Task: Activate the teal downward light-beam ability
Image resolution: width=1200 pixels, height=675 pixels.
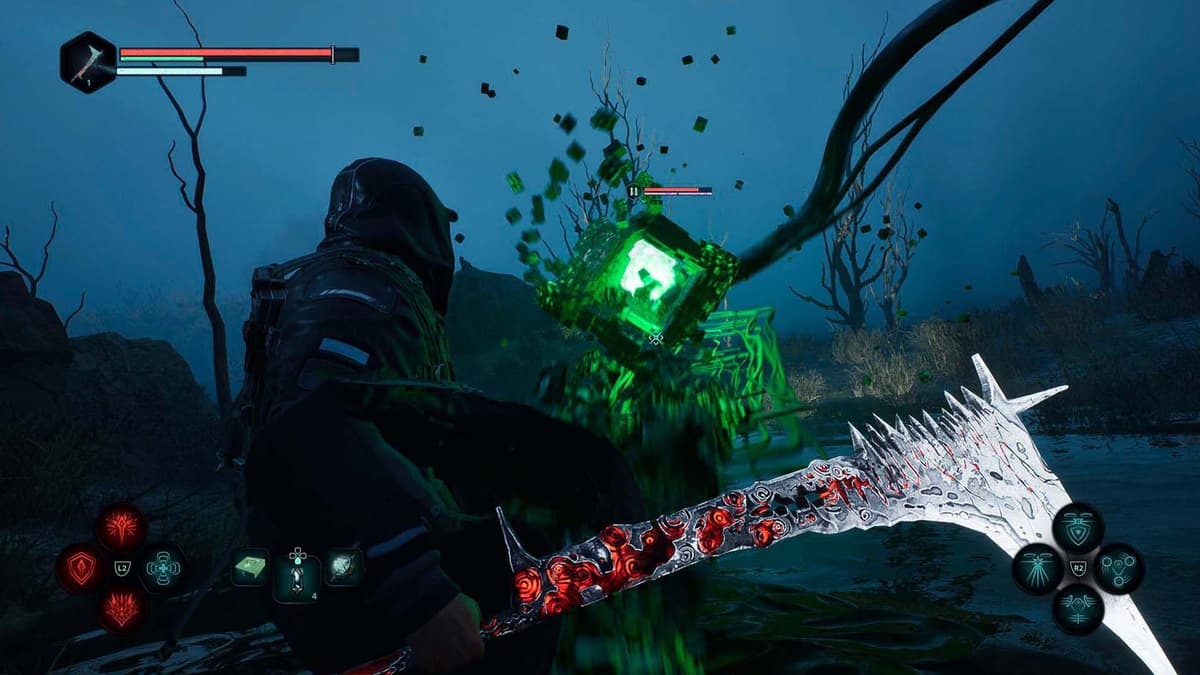Action: pyautogui.click(x=1038, y=568)
